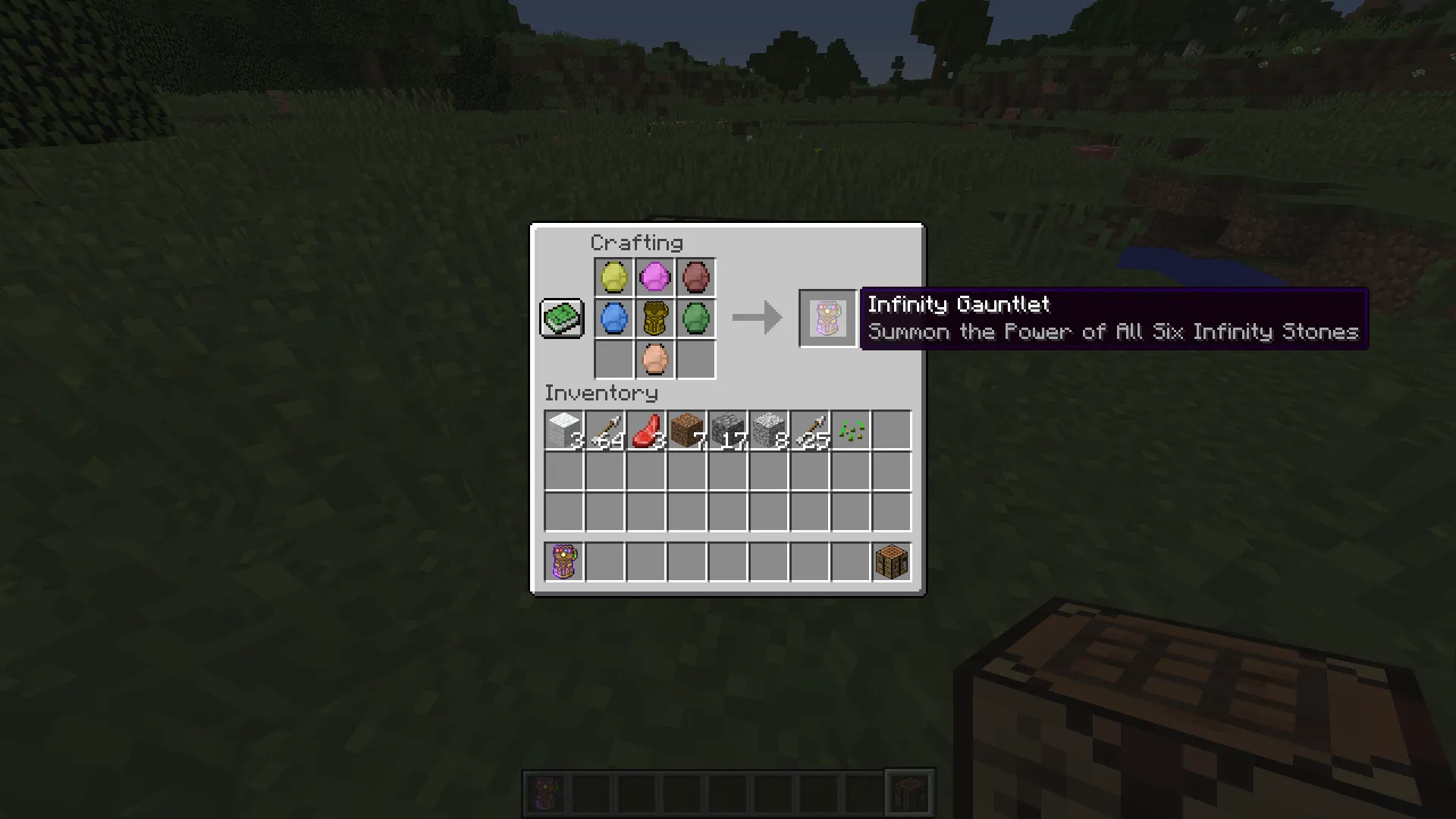This screenshot has width=1456, height=819.
Task: Grab the crafted Infinity Gauntlet from the output slot
Action: 827,318
